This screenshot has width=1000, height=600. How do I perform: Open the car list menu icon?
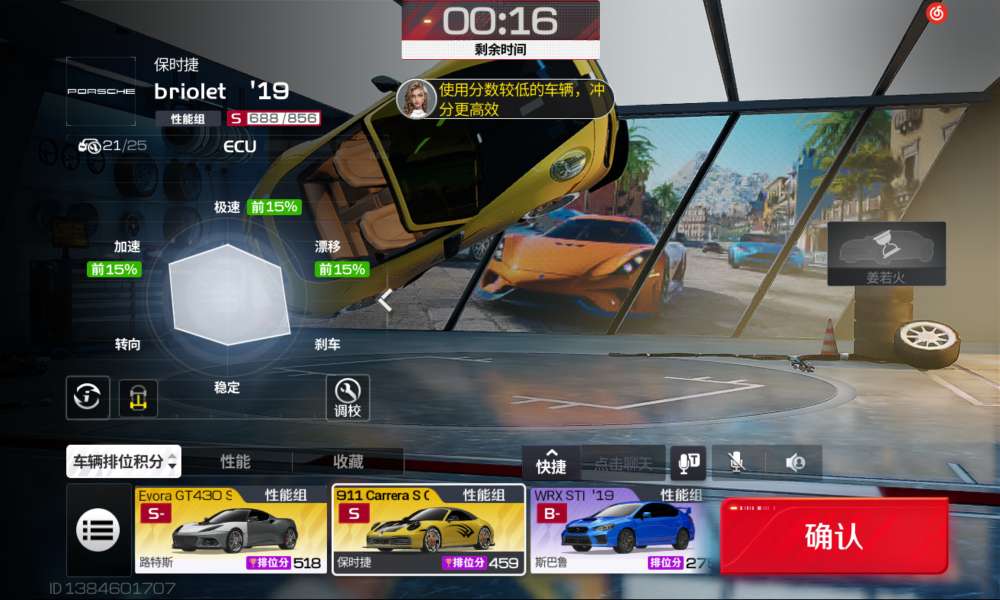(98, 530)
